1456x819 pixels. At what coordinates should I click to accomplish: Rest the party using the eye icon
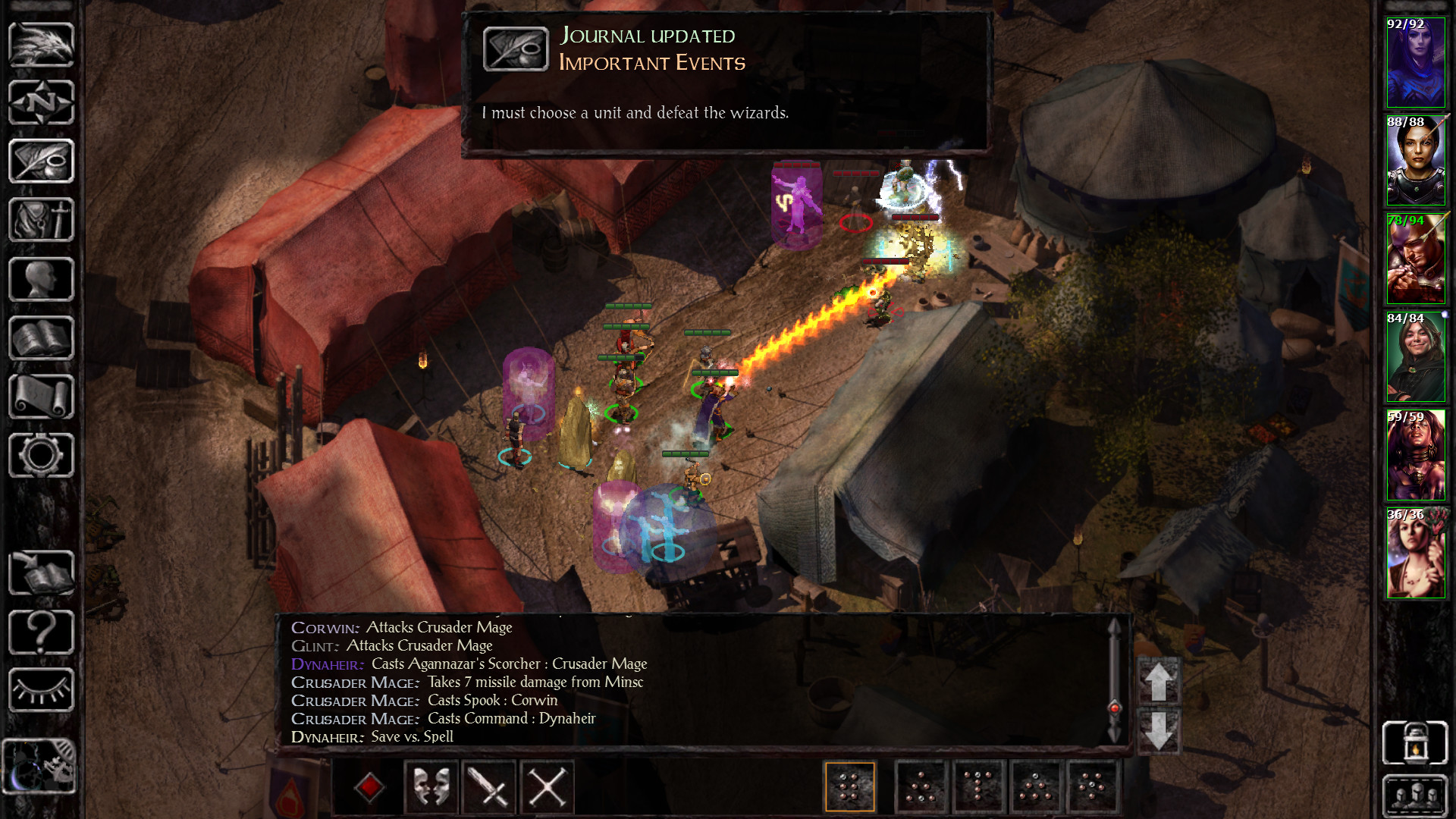tap(41, 690)
